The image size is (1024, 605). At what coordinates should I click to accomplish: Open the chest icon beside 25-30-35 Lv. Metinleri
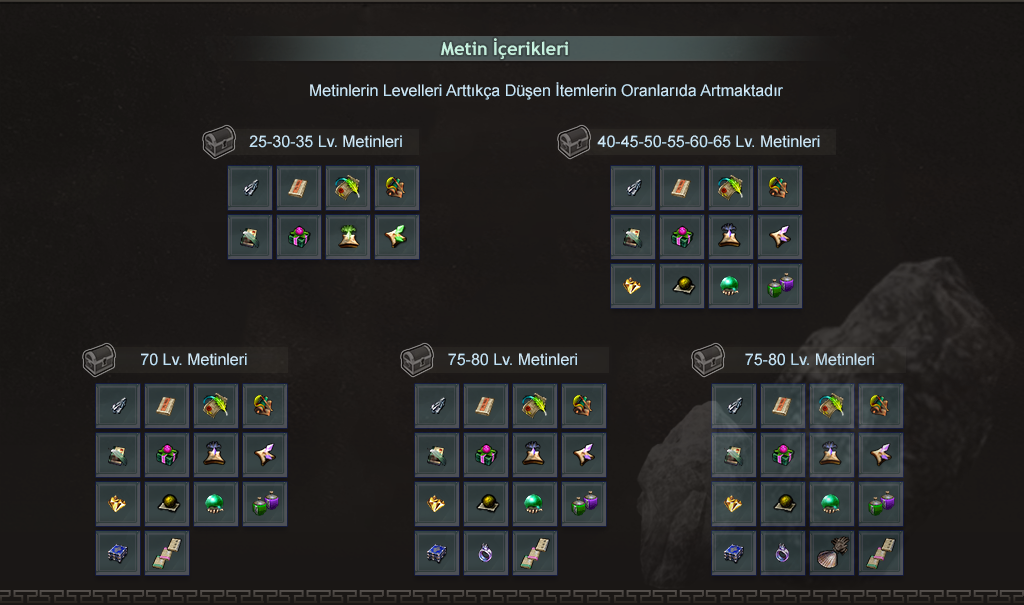(x=219, y=142)
